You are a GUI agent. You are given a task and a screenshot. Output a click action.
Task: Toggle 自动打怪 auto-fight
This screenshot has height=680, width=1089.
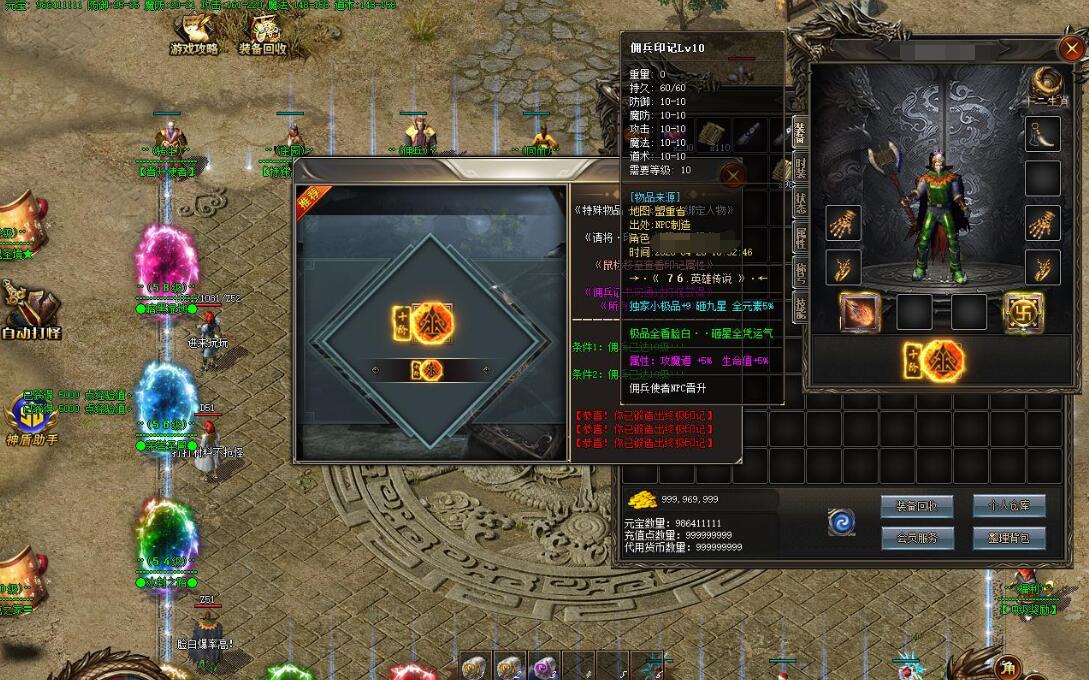(x=28, y=310)
